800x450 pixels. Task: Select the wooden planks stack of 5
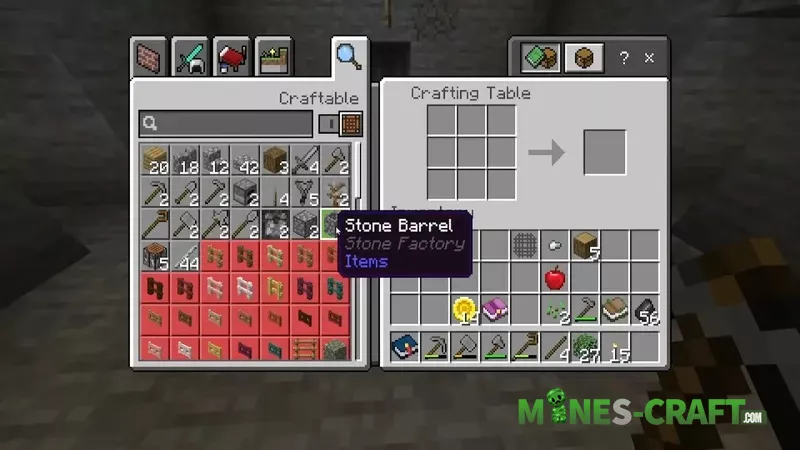coord(585,245)
